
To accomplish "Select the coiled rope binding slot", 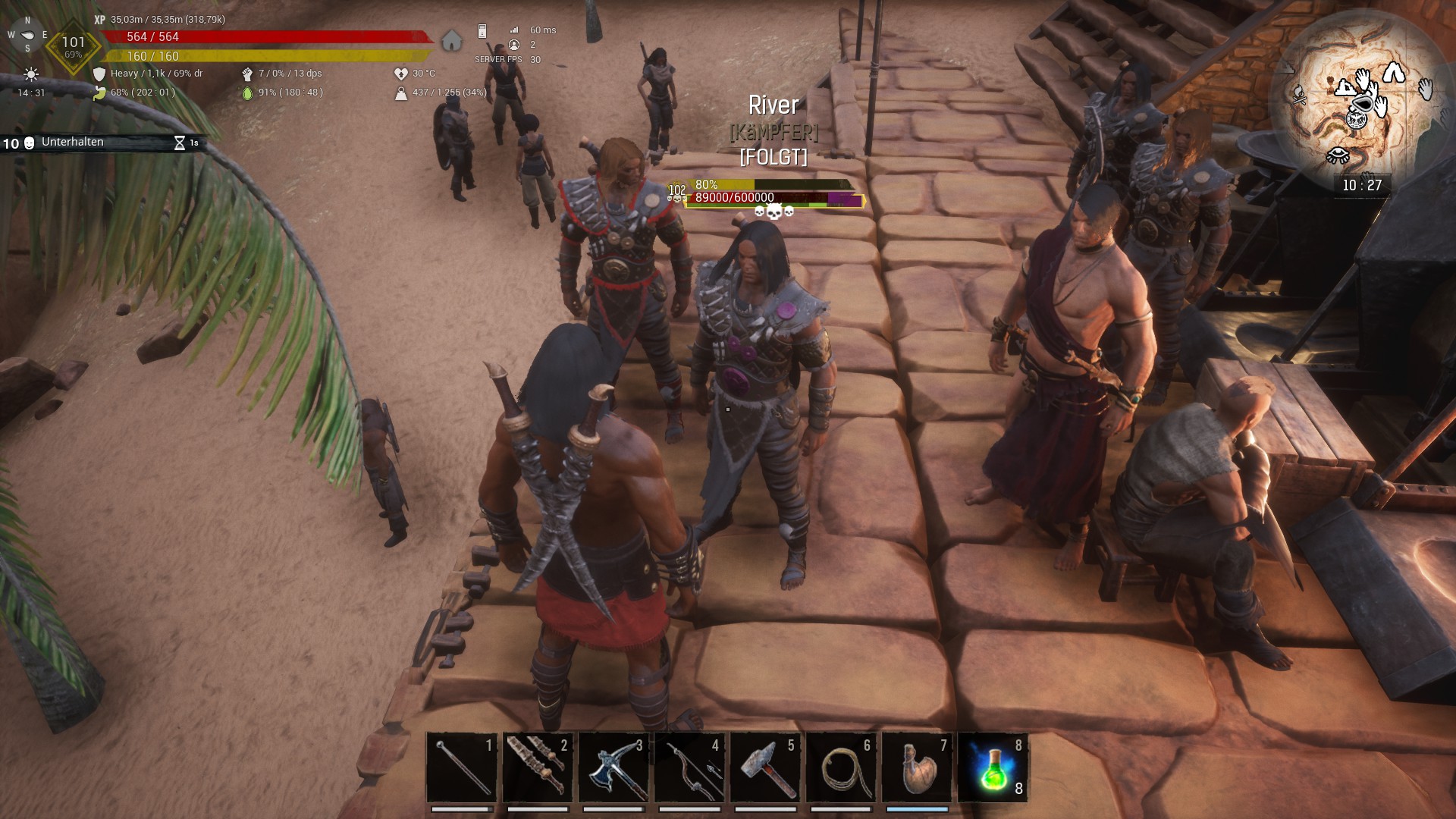I will [x=840, y=767].
